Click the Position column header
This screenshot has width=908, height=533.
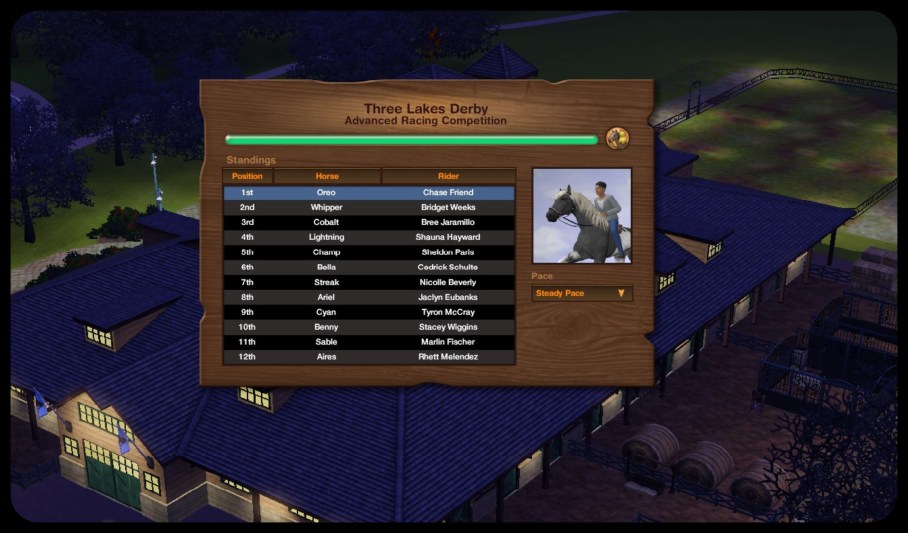[247, 176]
